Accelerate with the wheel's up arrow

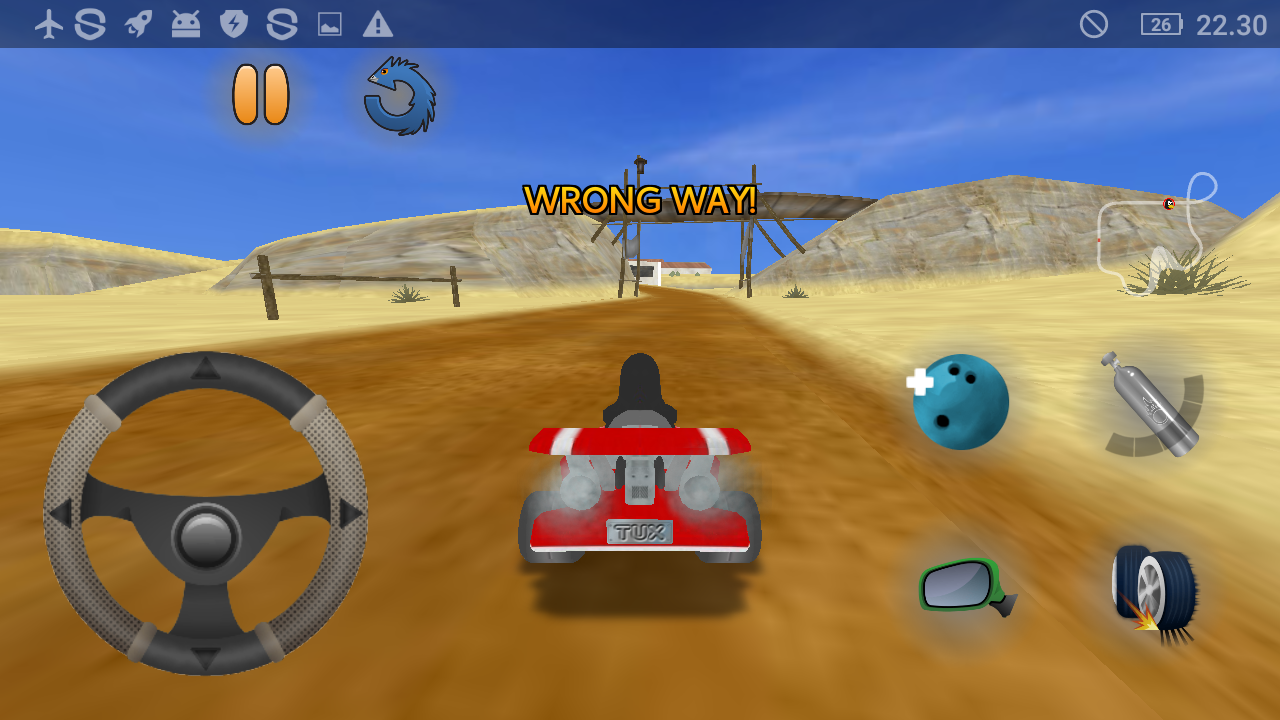(206, 367)
